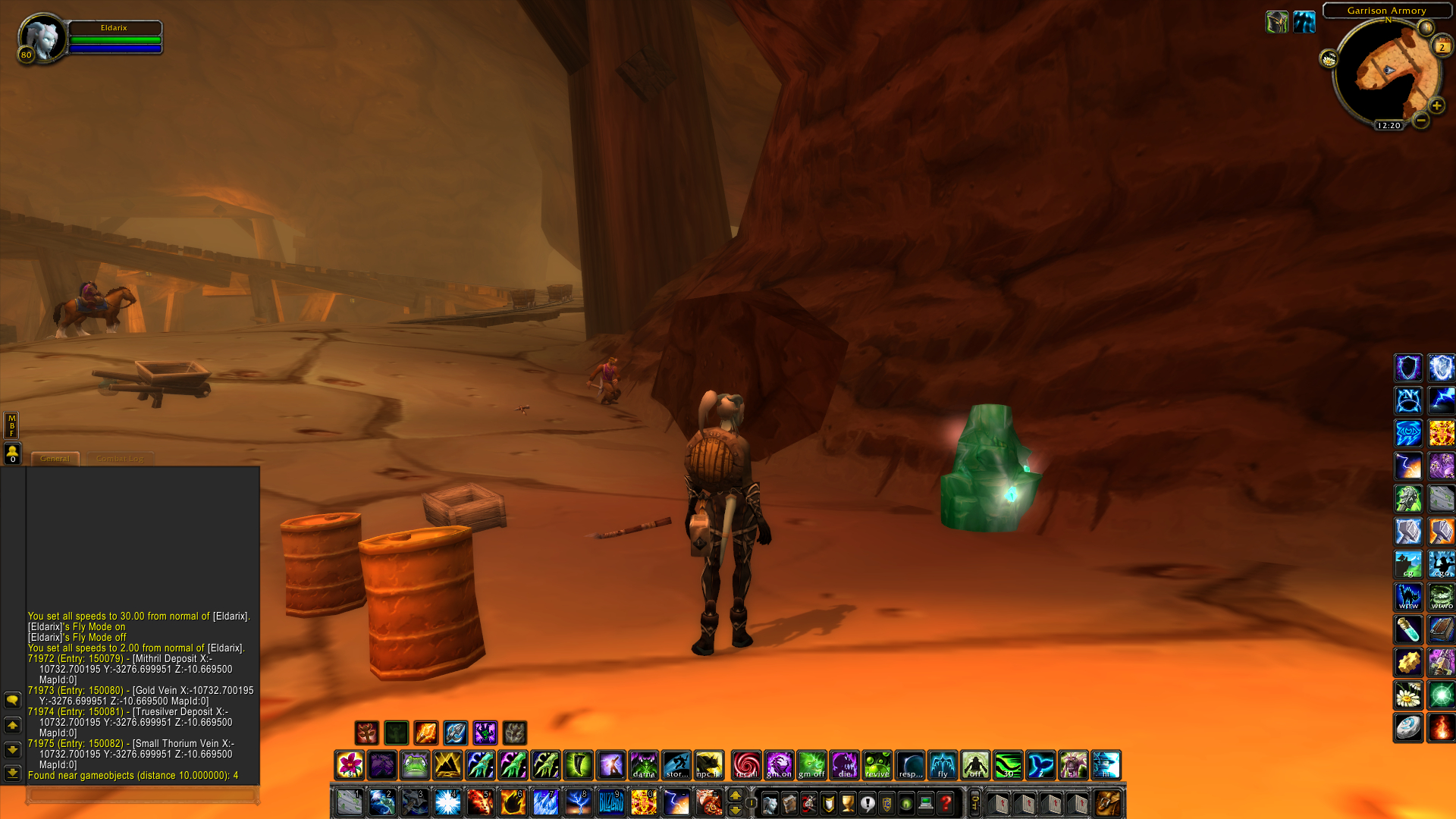
Task: Switch to the Combat Log tab
Action: coord(120,458)
